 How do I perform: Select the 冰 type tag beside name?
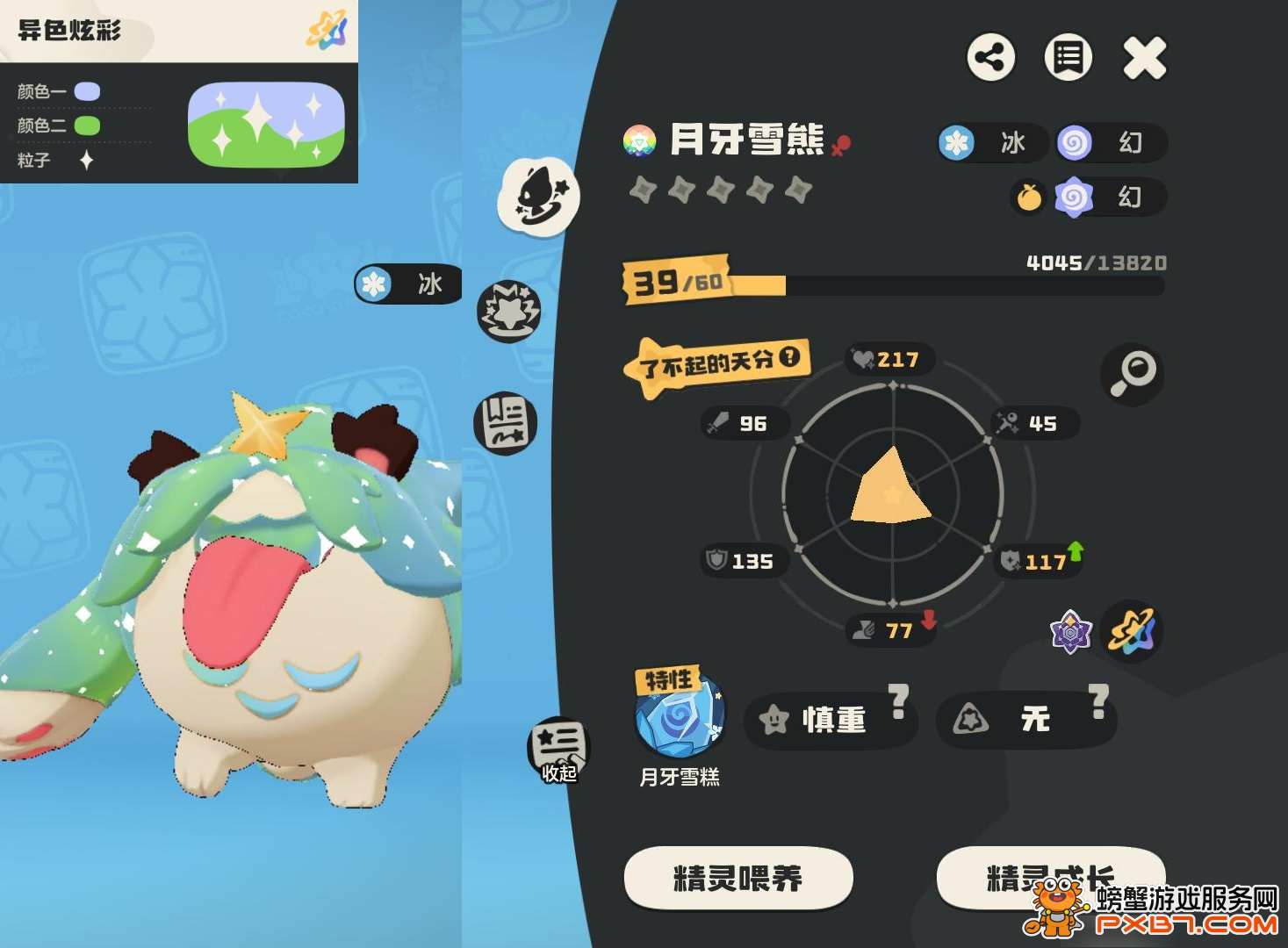[x=991, y=143]
